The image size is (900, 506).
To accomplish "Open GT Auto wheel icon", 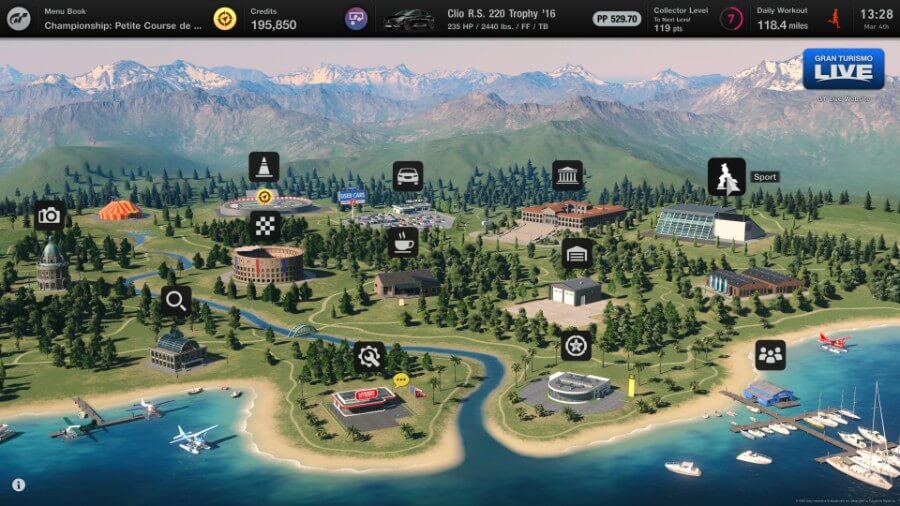I will click(576, 346).
